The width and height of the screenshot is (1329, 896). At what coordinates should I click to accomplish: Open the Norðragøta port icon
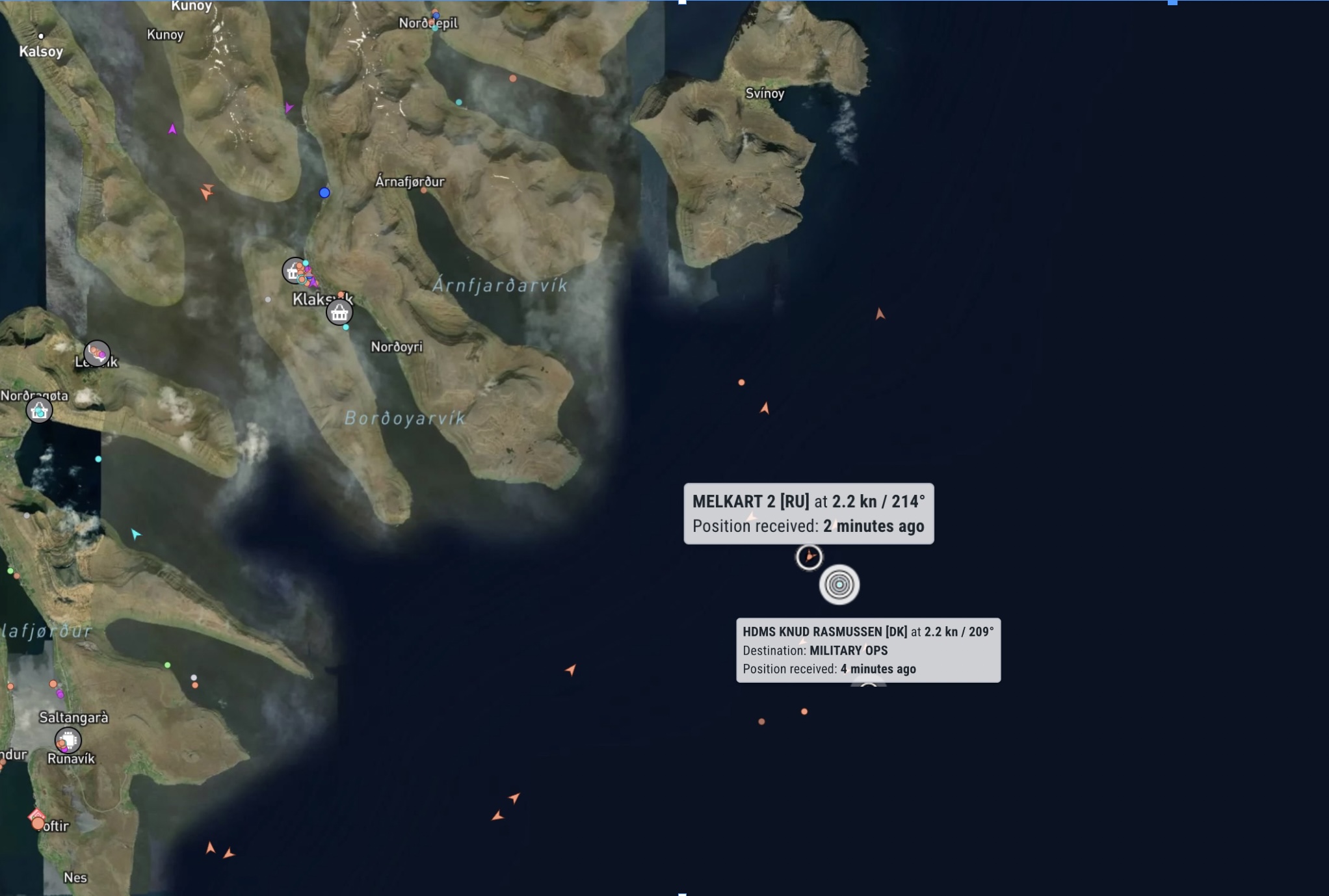point(39,411)
